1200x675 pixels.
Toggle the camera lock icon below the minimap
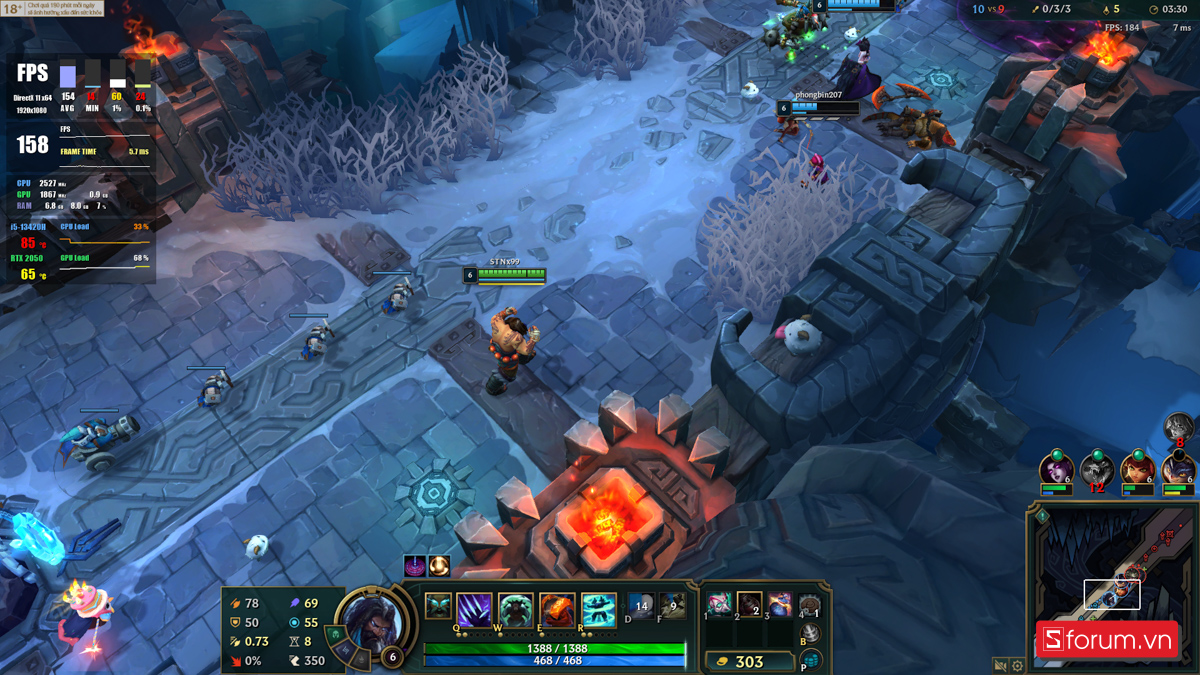coord(1000,665)
